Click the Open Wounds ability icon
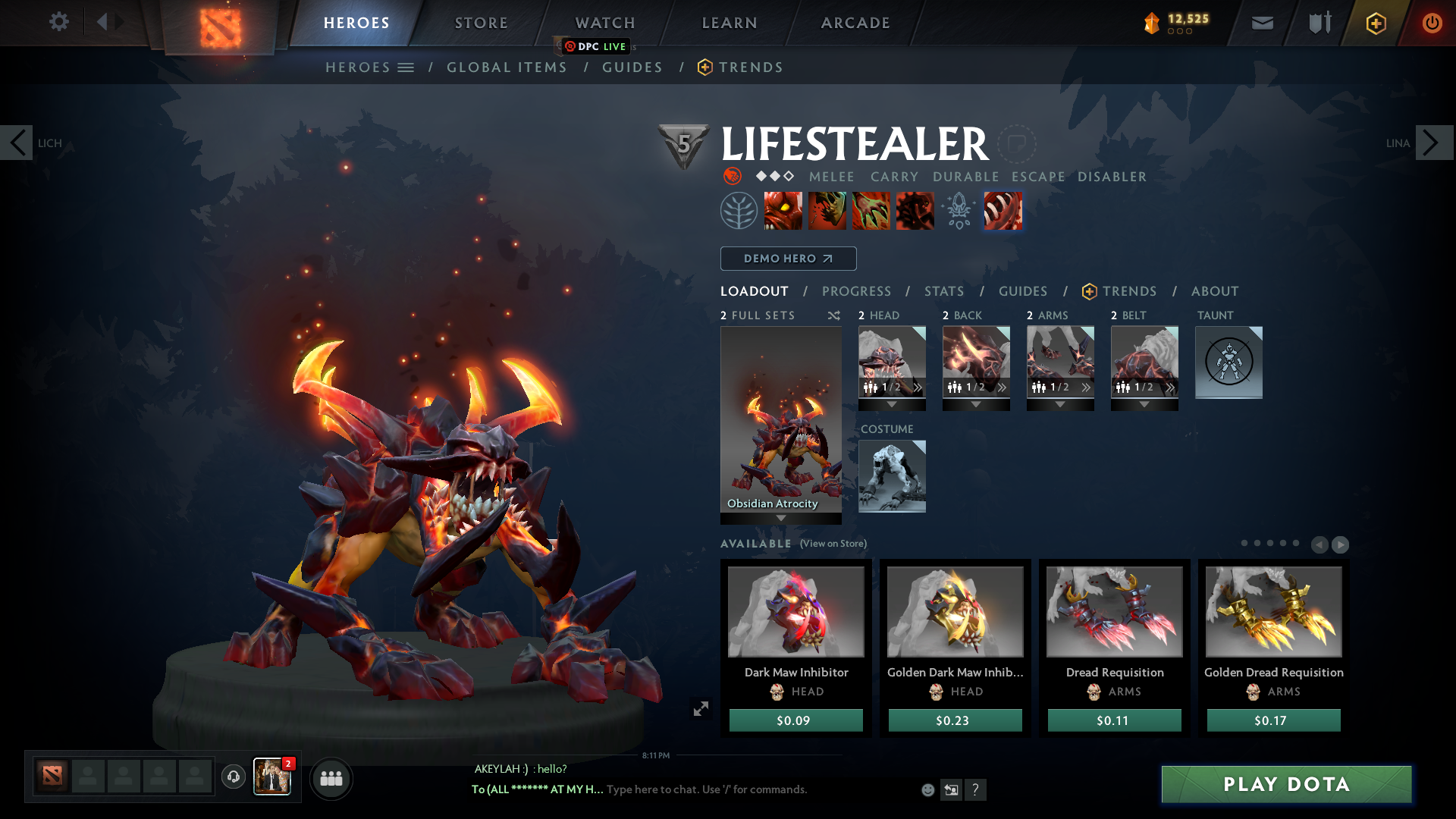The height and width of the screenshot is (819, 1456). click(871, 211)
